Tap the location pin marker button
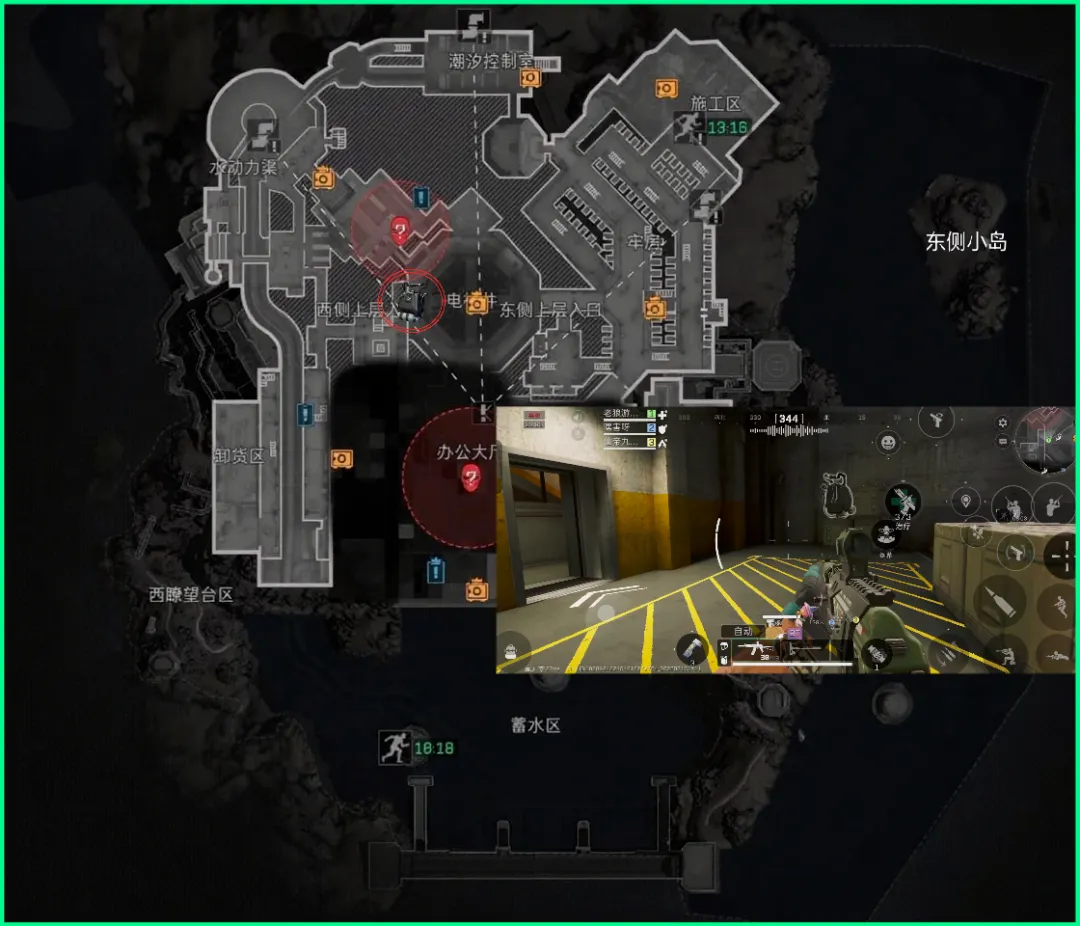The image size is (1080, 926). 965,501
